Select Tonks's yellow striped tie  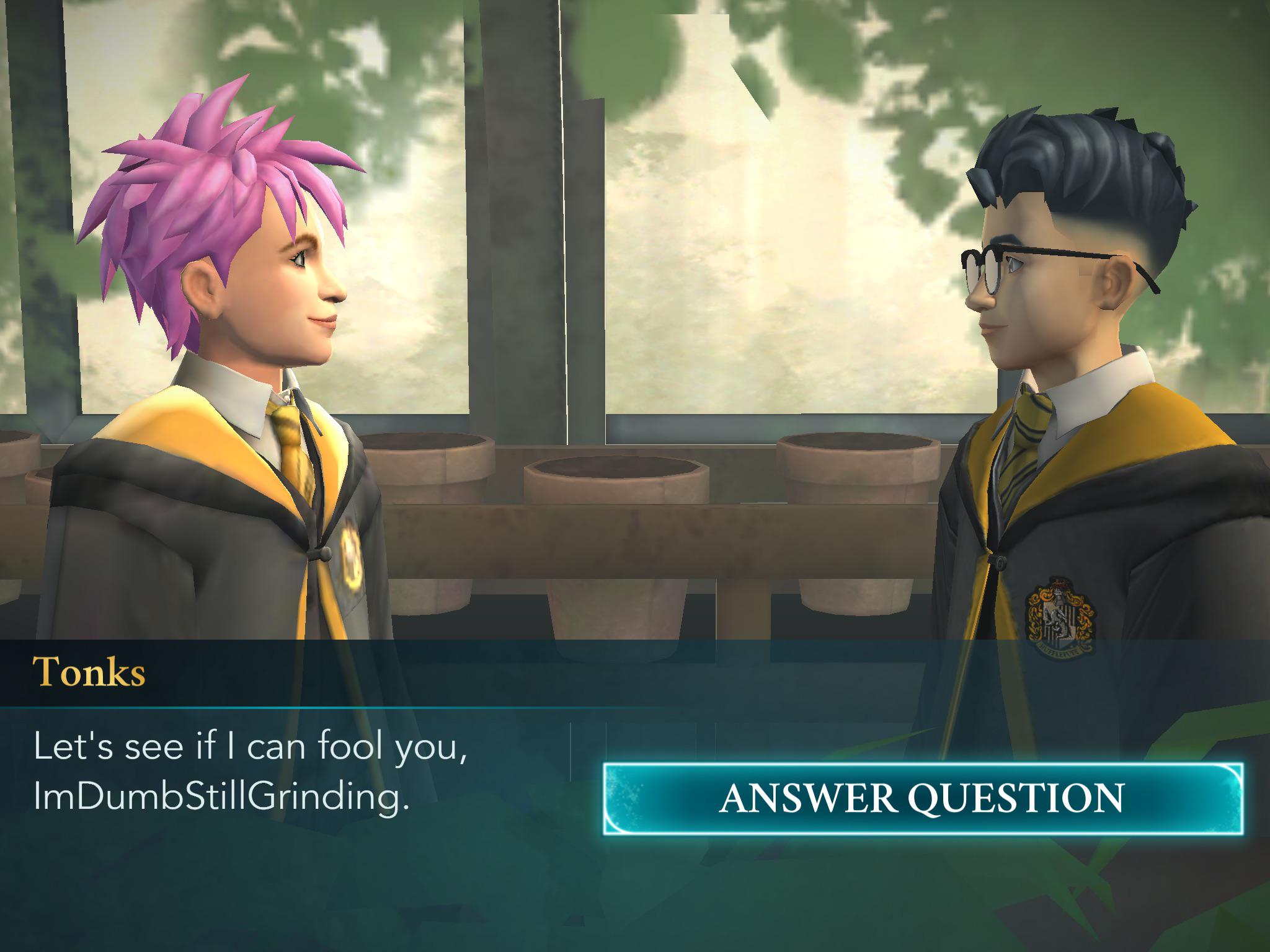(x=289, y=434)
